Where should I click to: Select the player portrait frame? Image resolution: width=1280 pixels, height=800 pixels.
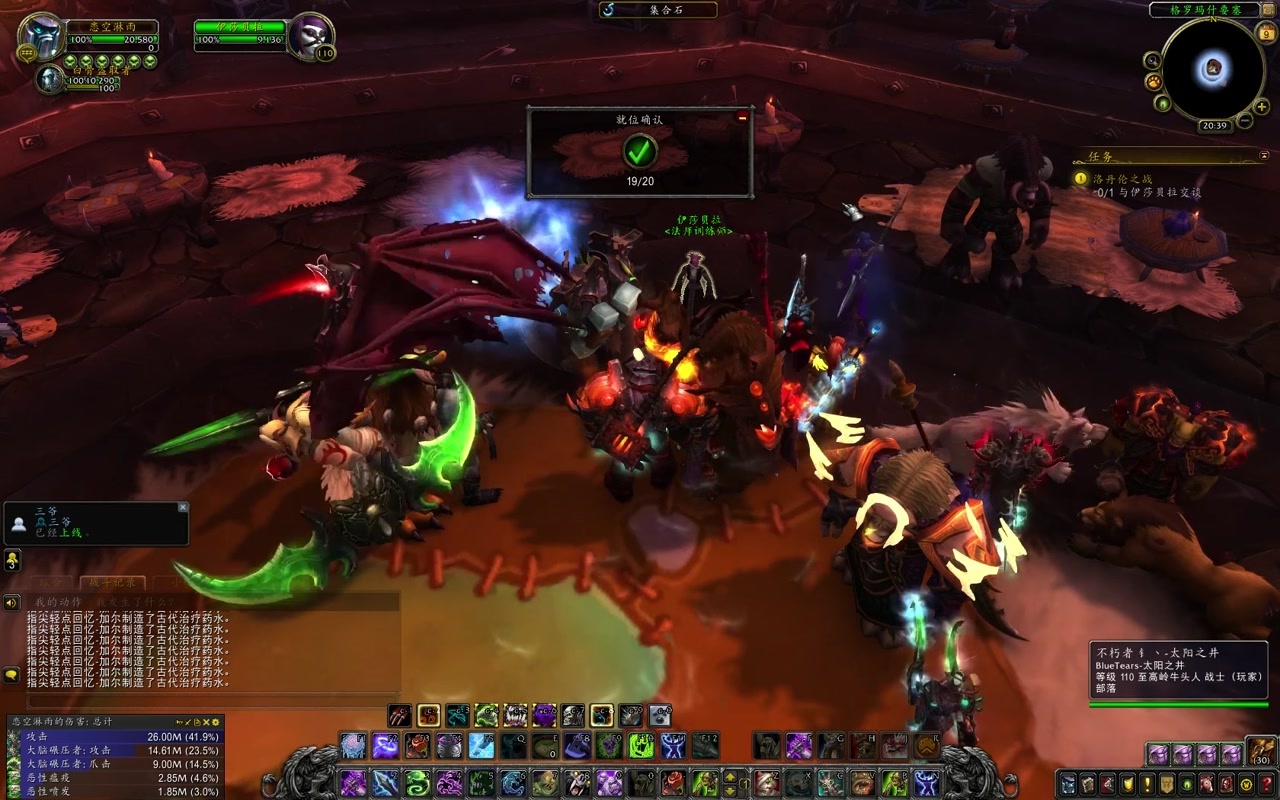tap(42, 36)
